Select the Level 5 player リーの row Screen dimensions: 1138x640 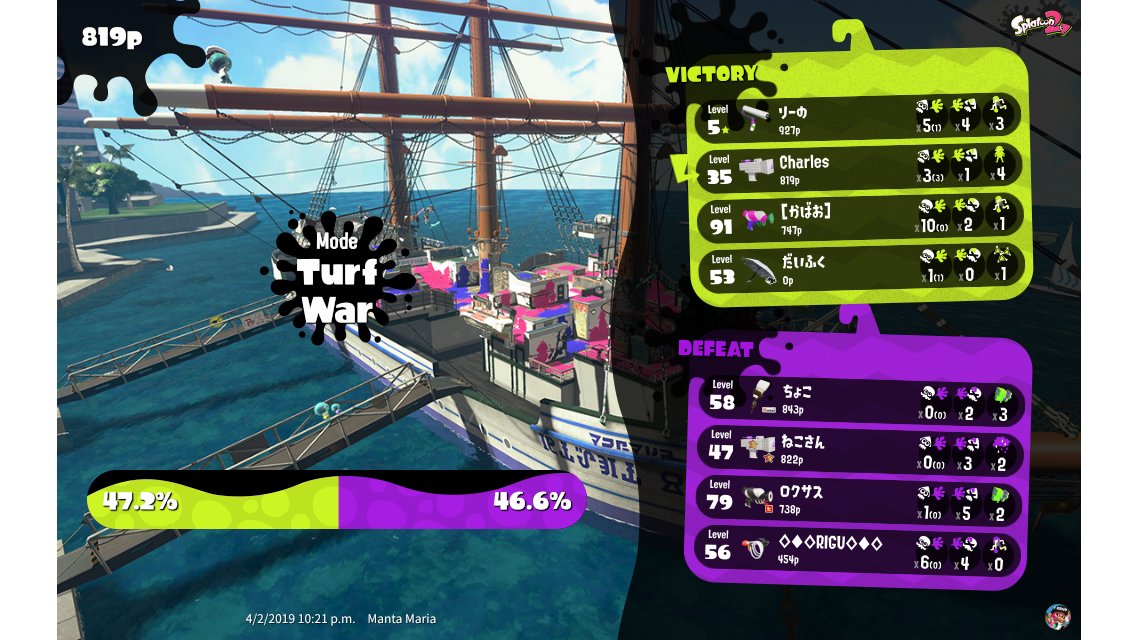[x=858, y=119]
